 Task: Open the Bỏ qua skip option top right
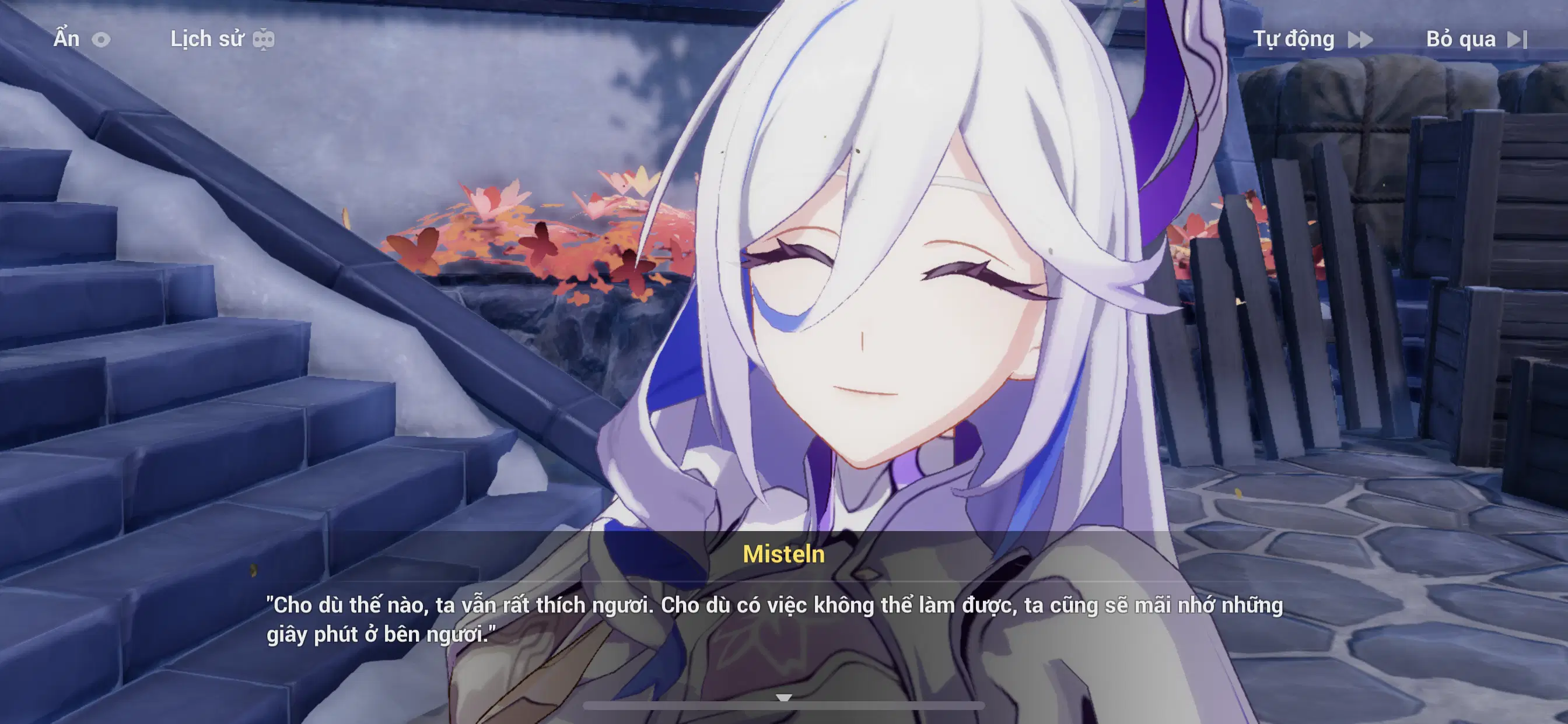coord(1461,39)
